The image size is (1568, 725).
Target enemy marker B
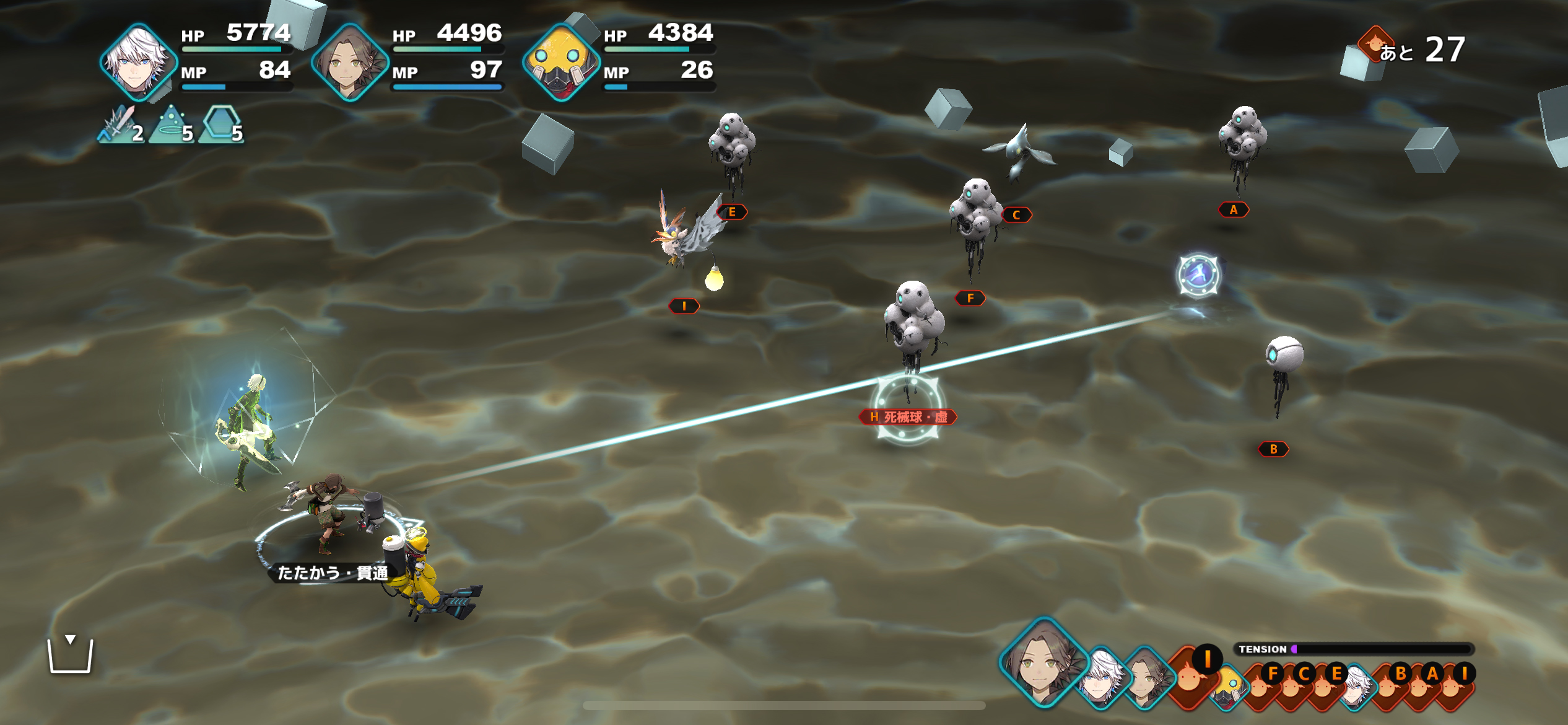(1273, 449)
